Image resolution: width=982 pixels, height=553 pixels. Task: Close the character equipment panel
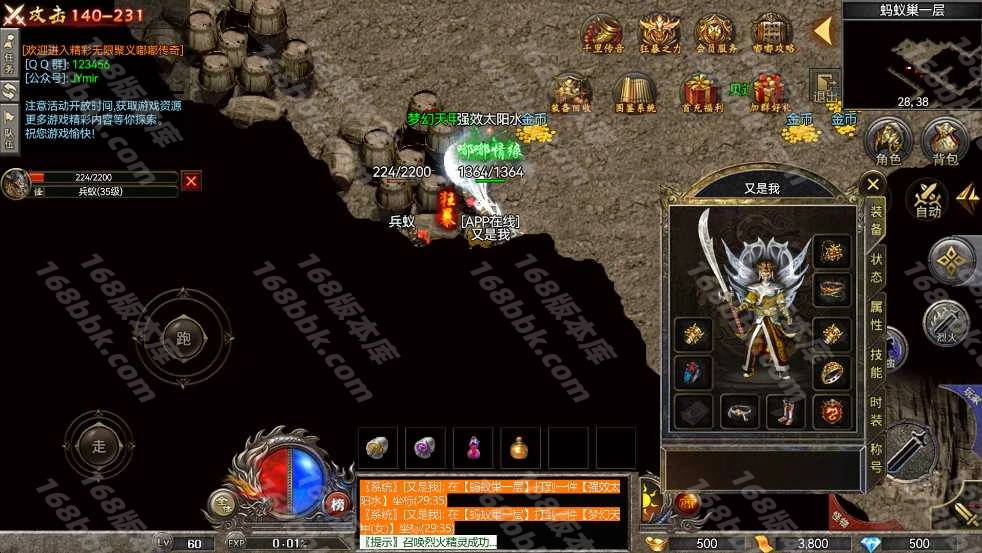coord(873,184)
